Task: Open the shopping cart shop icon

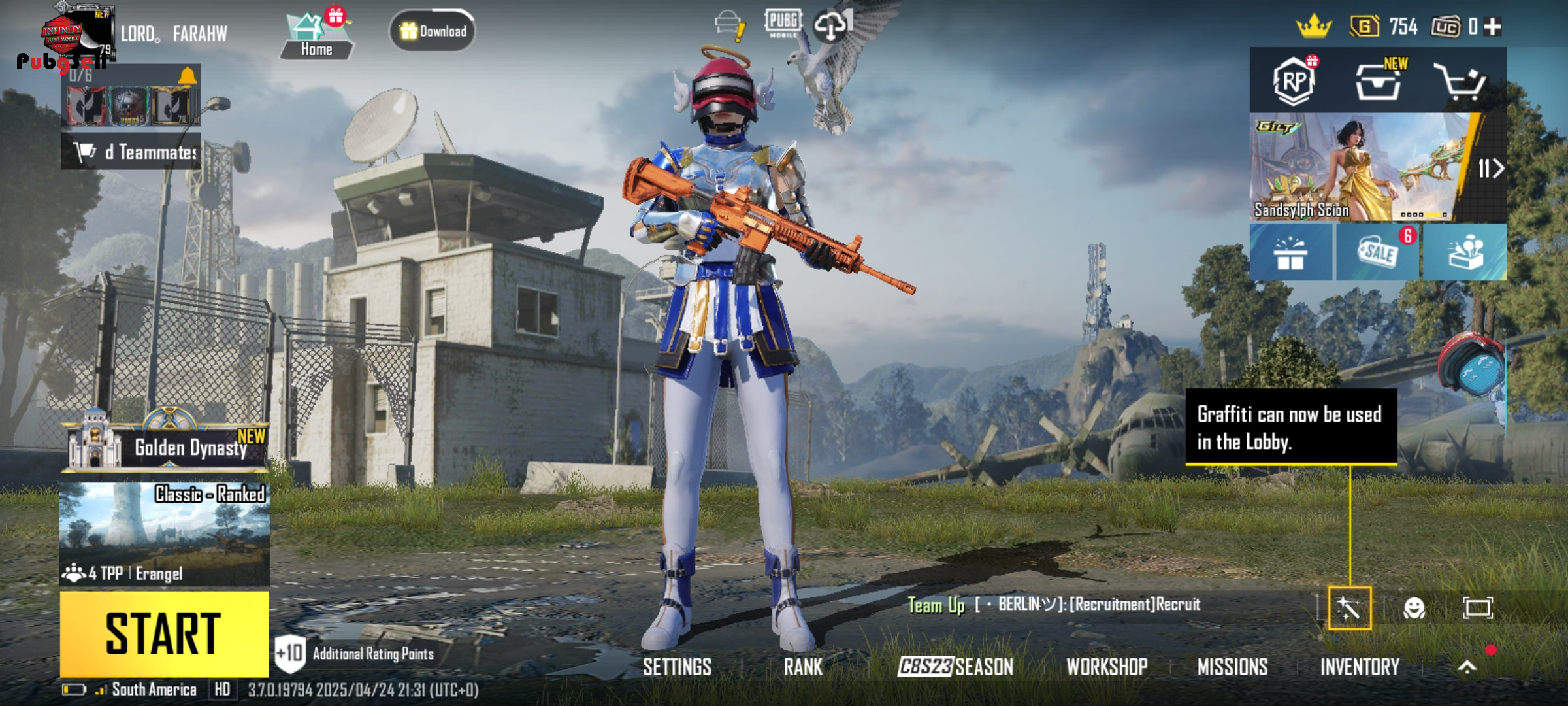Action: [x=1460, y=82]
